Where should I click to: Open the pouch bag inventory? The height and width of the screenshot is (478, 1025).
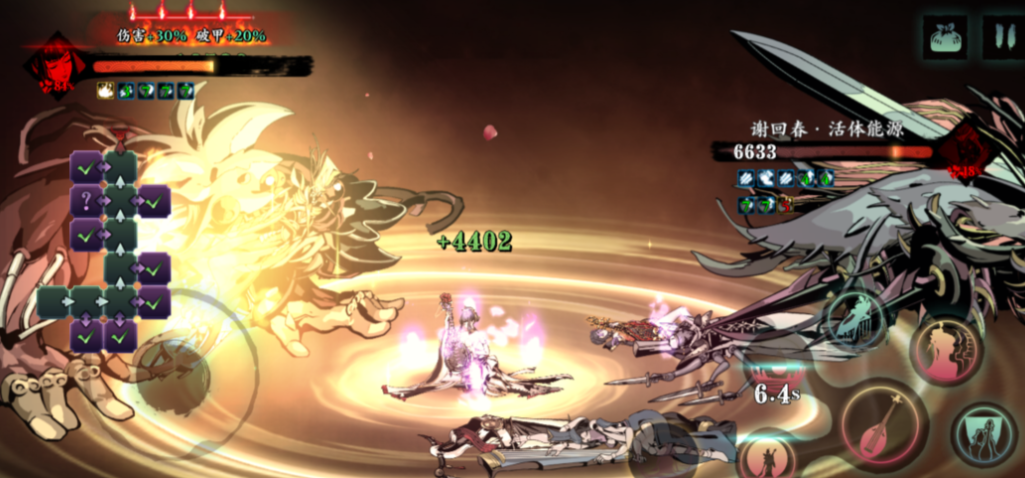click(945, 37)
